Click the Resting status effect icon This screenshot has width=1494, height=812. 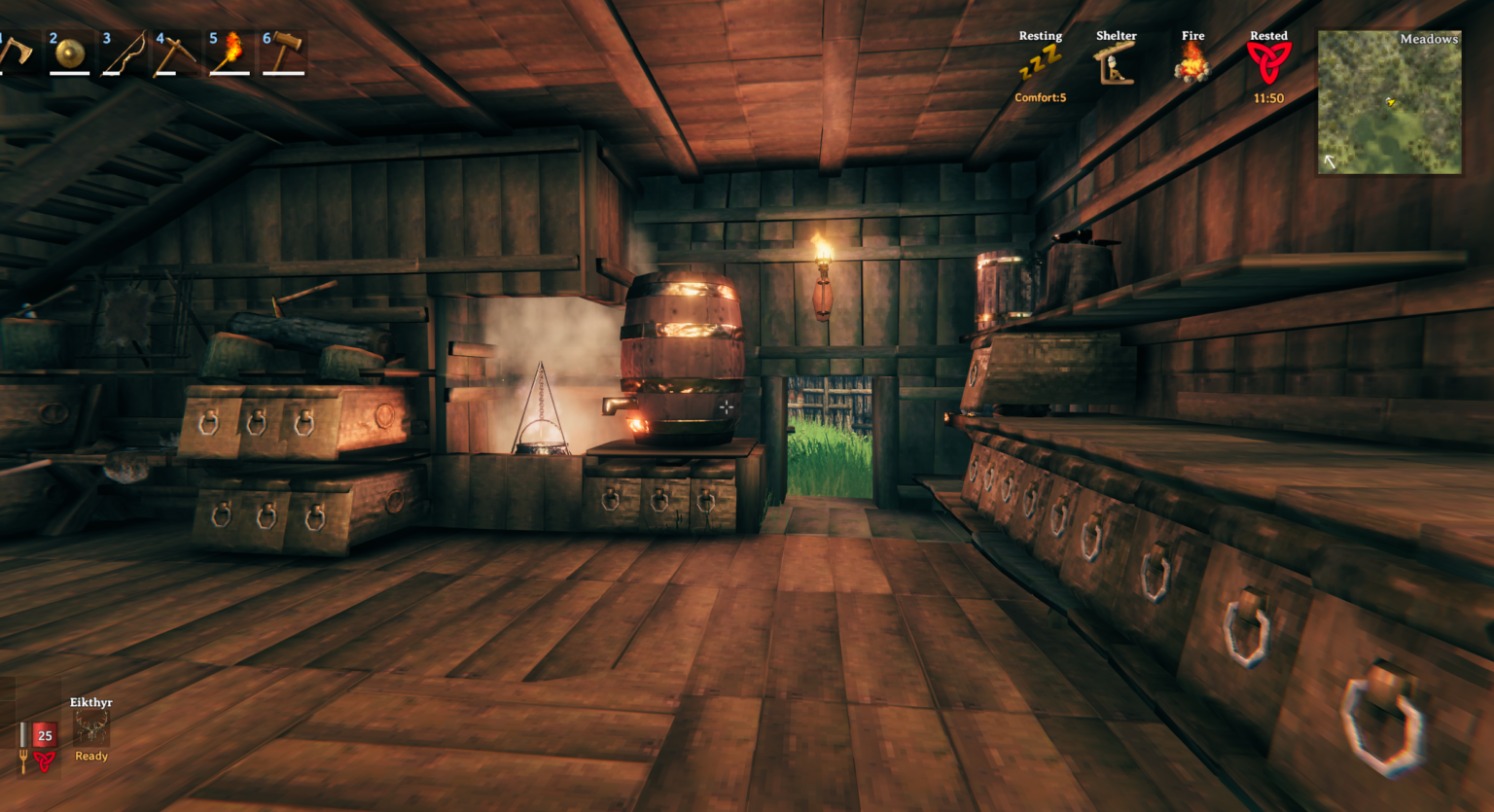1040,65
